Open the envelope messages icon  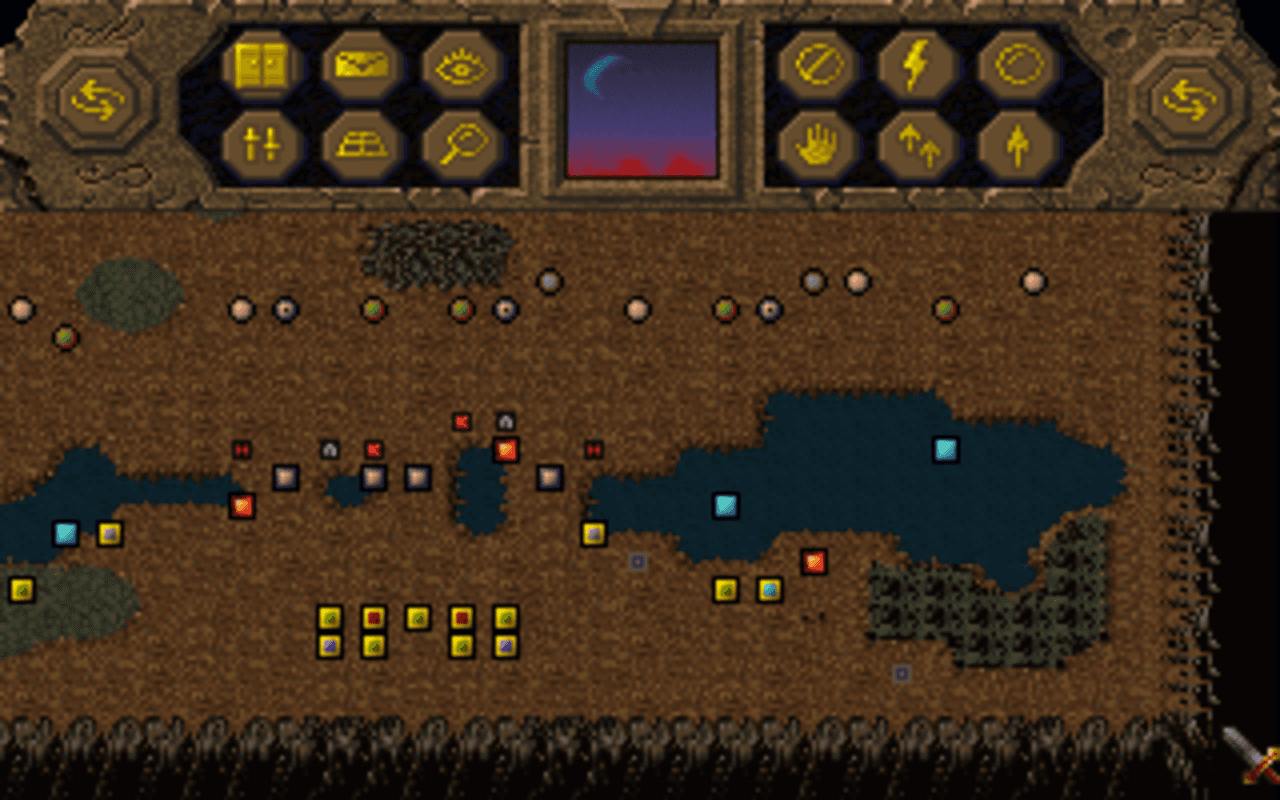tap(360, 65)
